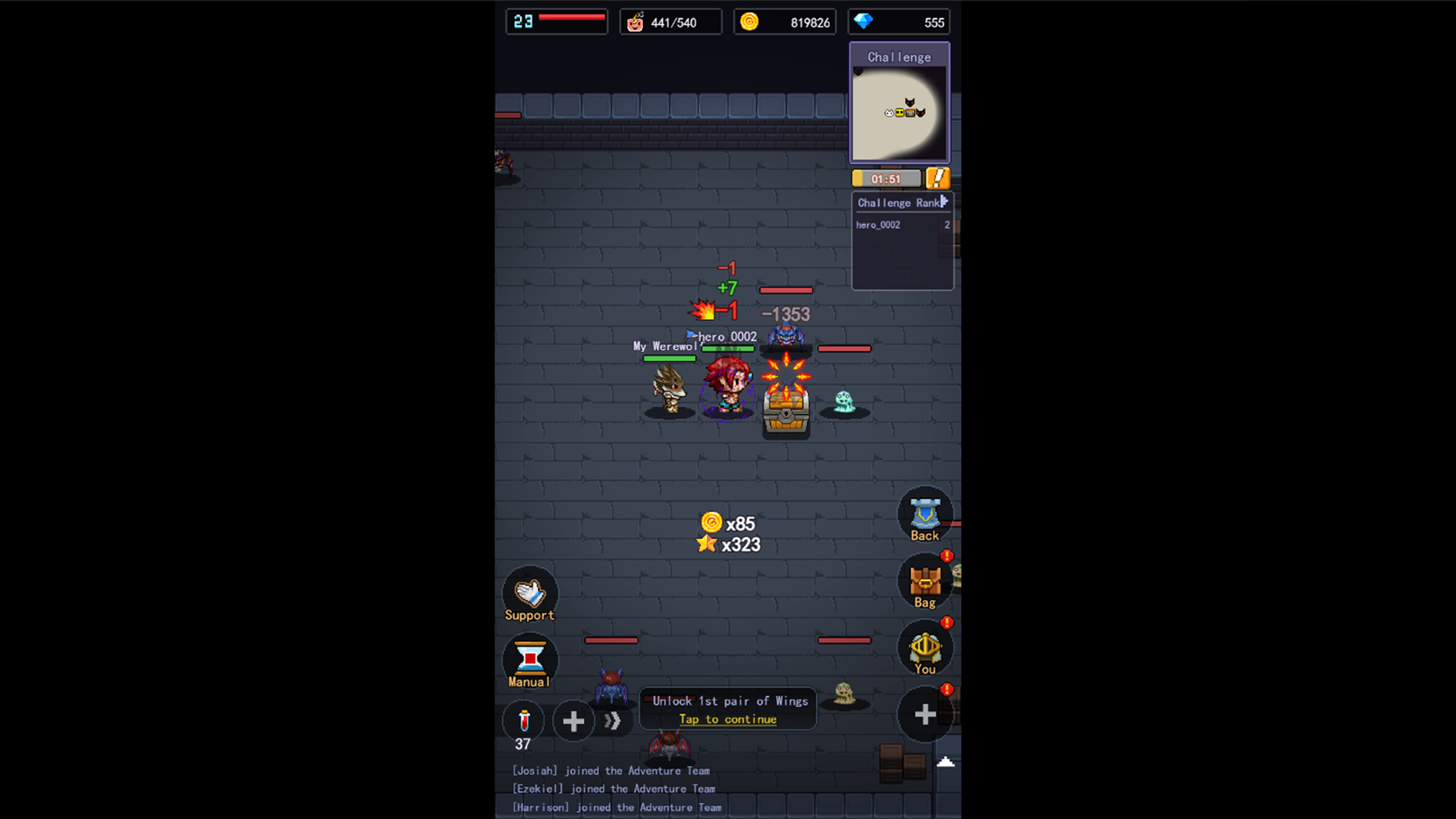Click the Back shield icon
The image size is (1456, 819).
tap(924, 516)
